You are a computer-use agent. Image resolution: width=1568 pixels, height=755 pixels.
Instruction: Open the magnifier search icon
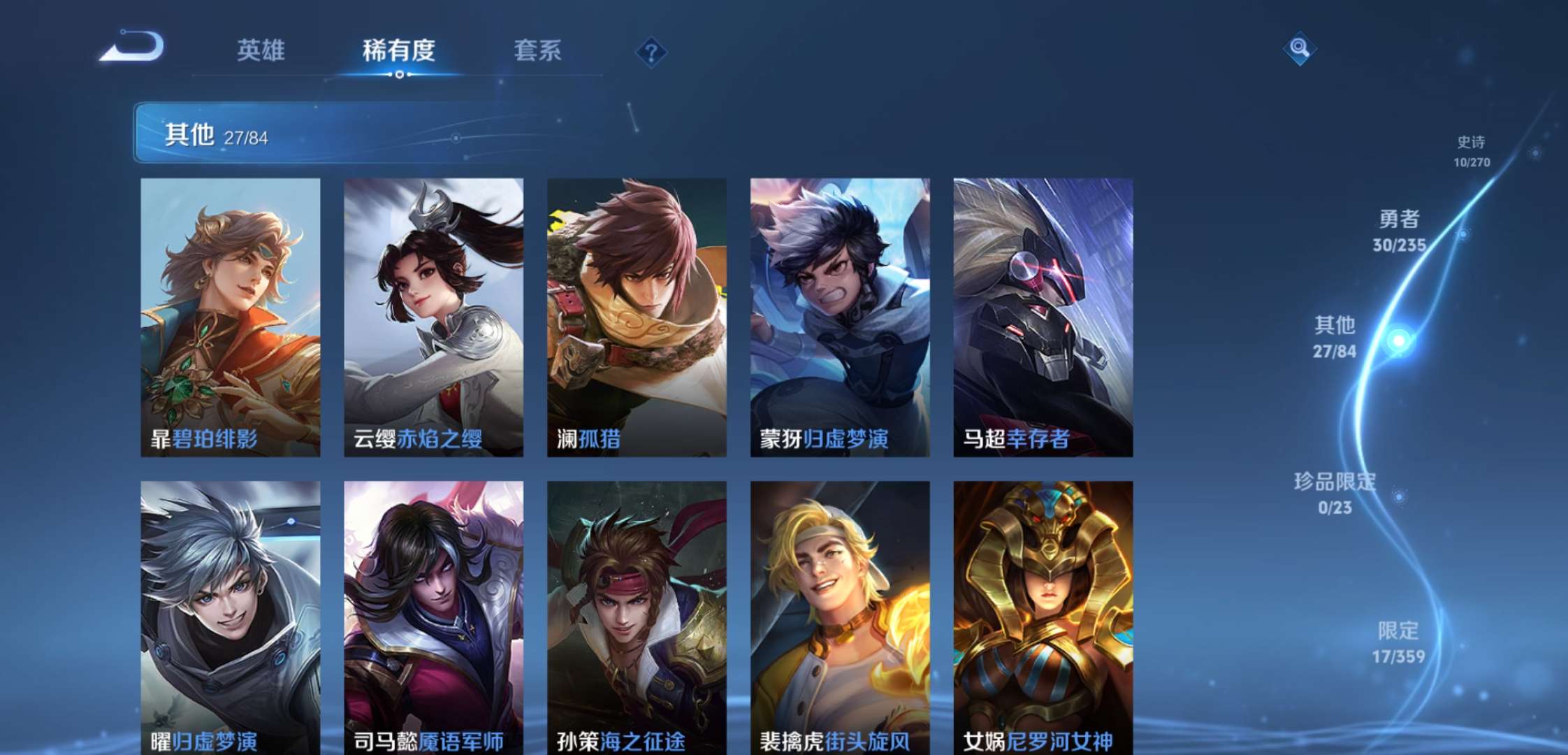1299,48
